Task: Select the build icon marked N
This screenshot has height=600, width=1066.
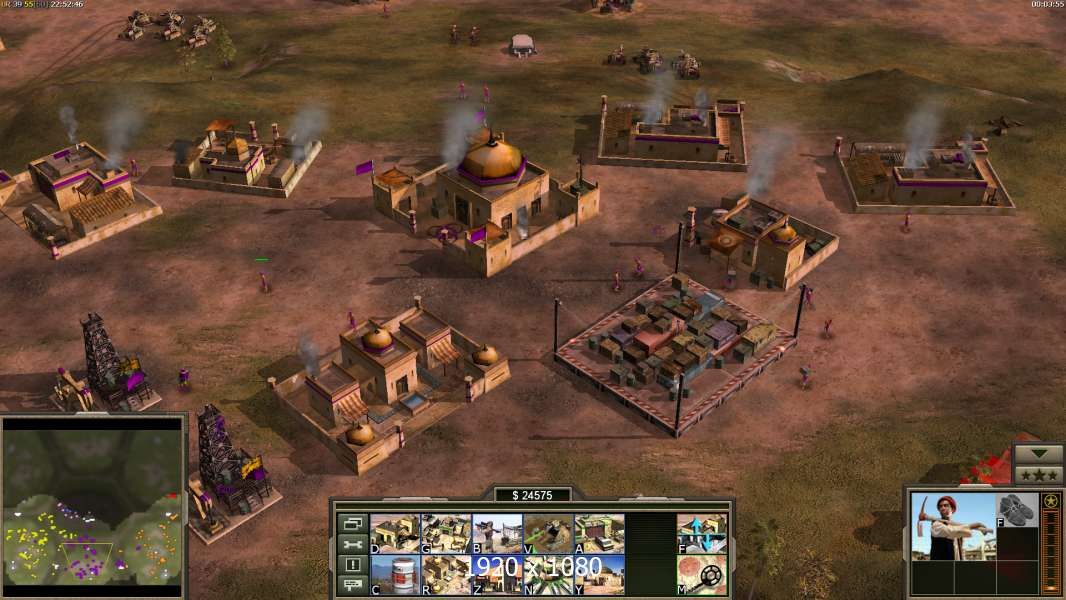Action: pyautogui.click(x=548, y=575)
